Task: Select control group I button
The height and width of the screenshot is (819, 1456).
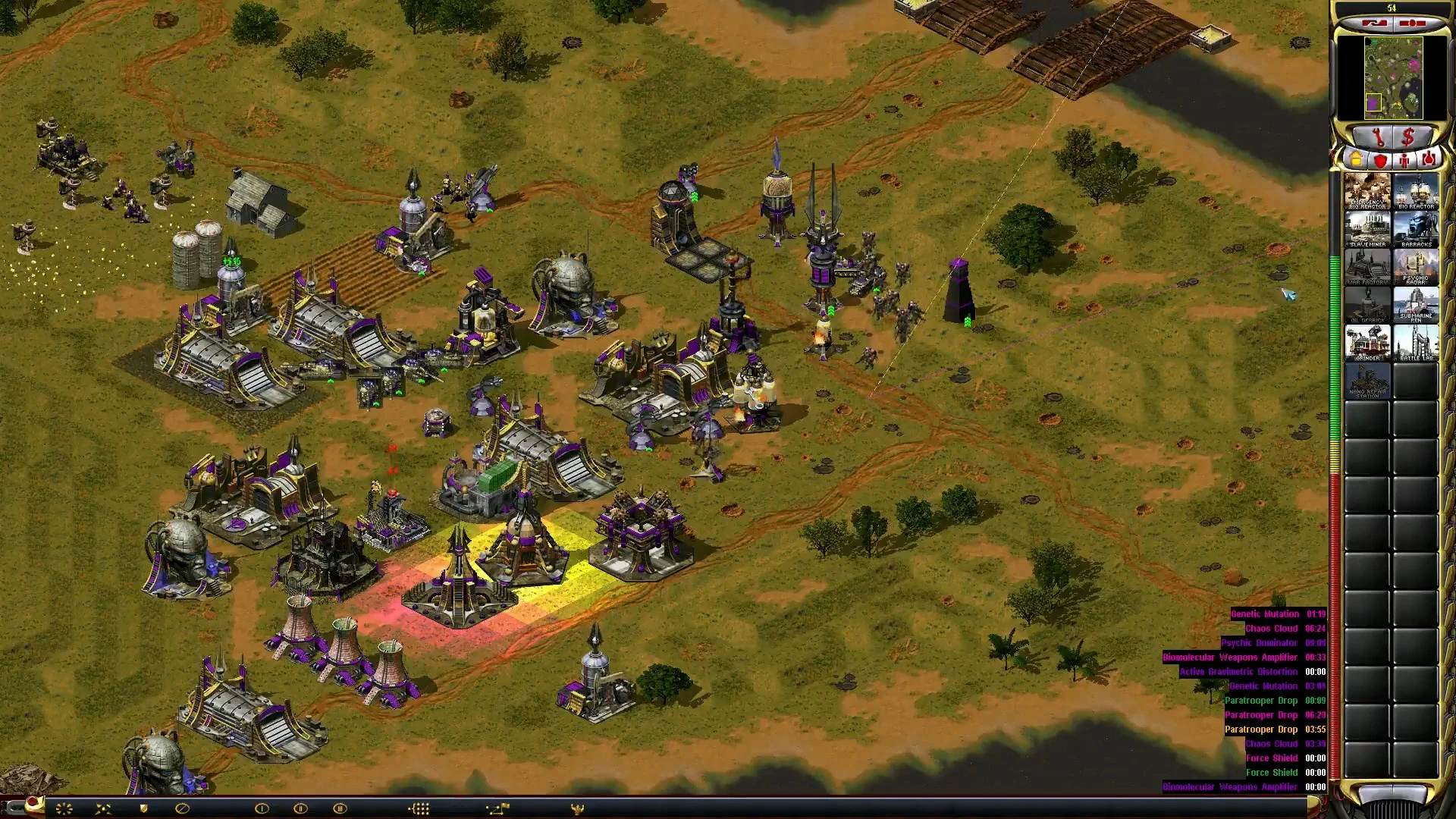Action: (262, 808)
